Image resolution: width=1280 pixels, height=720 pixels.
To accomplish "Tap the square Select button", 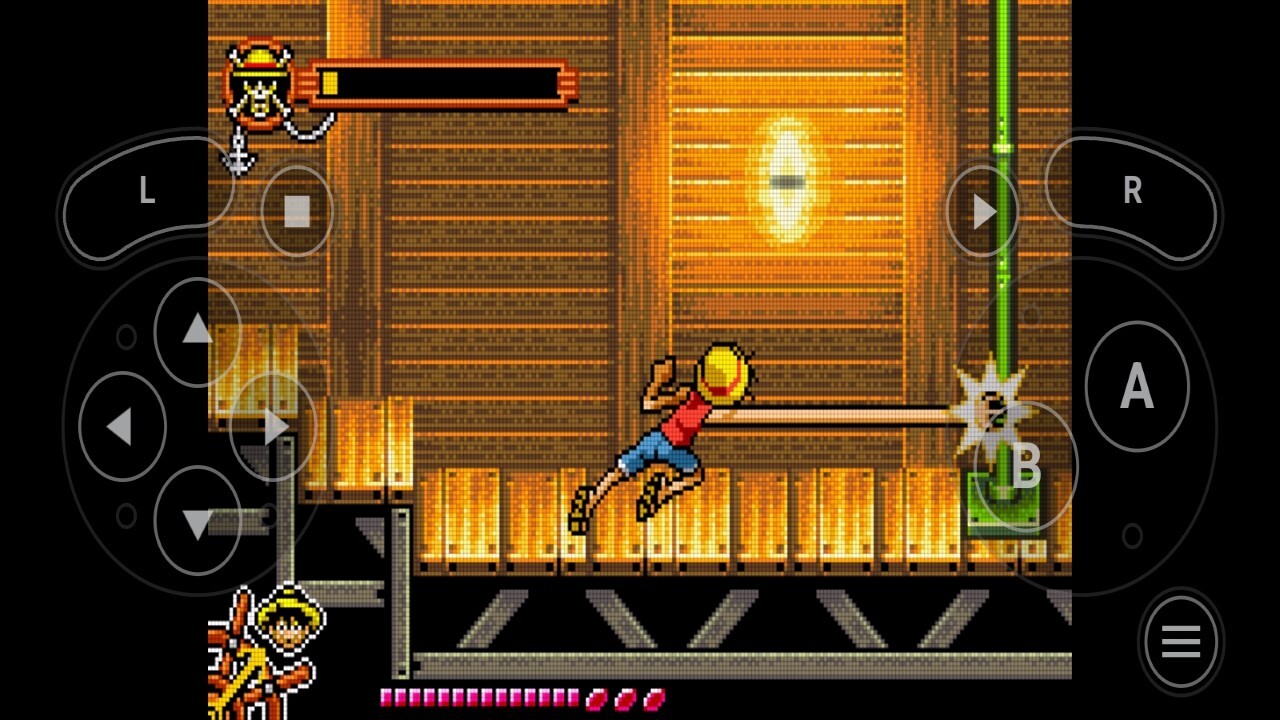I will 297,211.
